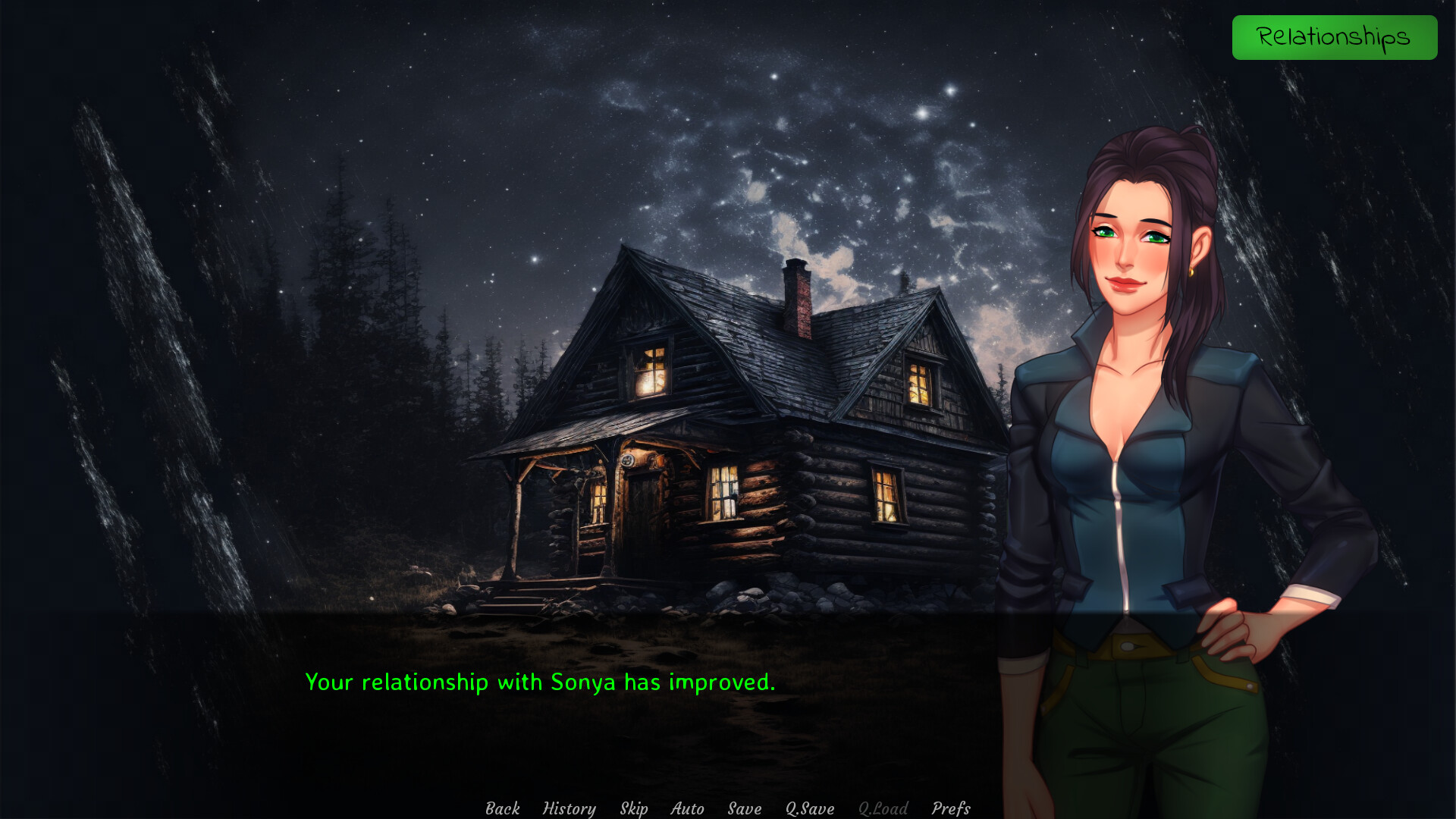Open the Save screen
Image resolution: width=1456 pixels, height=819 pixels.
tap(743, 808)
